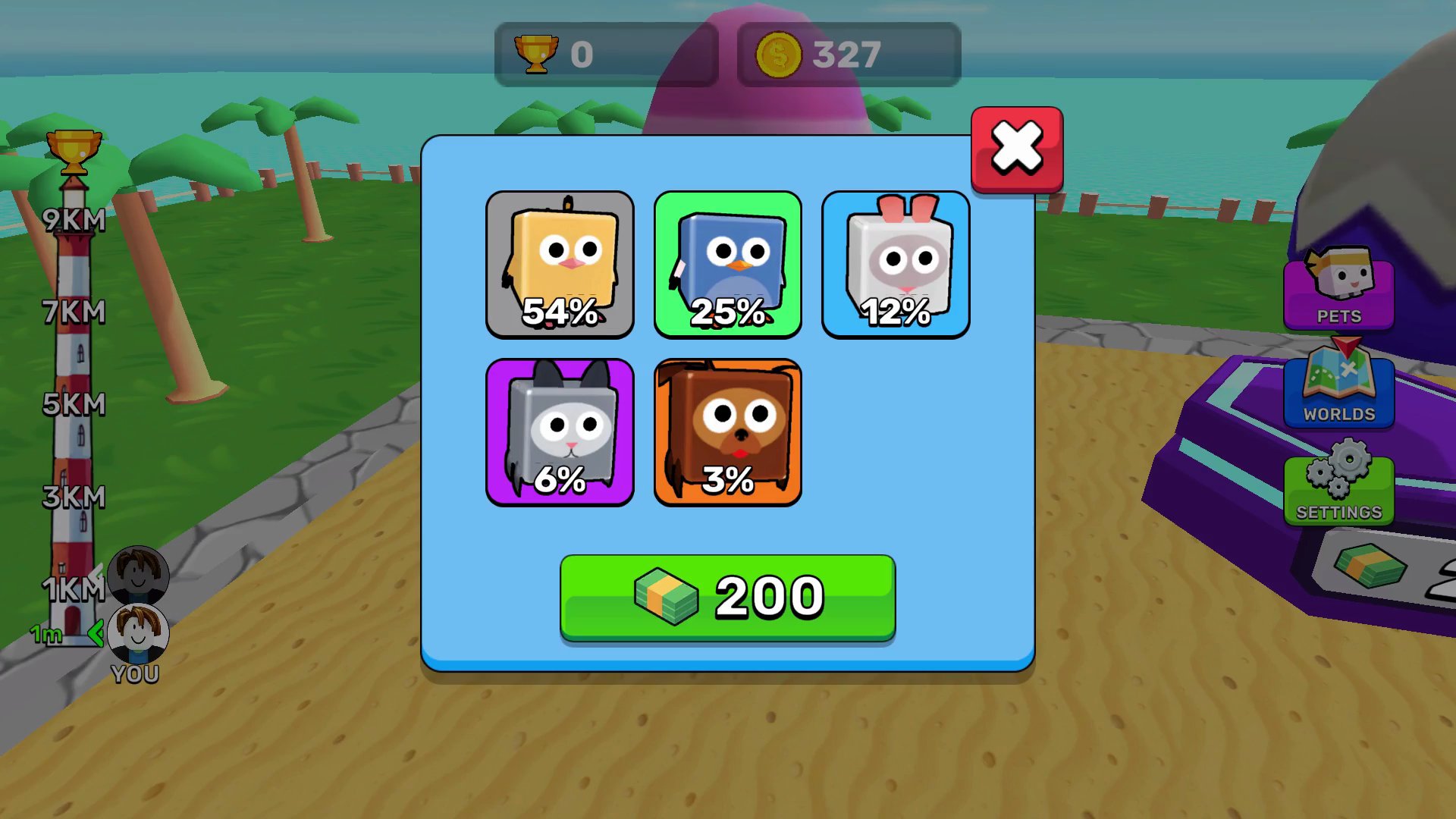The width and height of the screenshot is (1456, 819).
Task: Close the pet egg popup
Action: (1016, 149)
